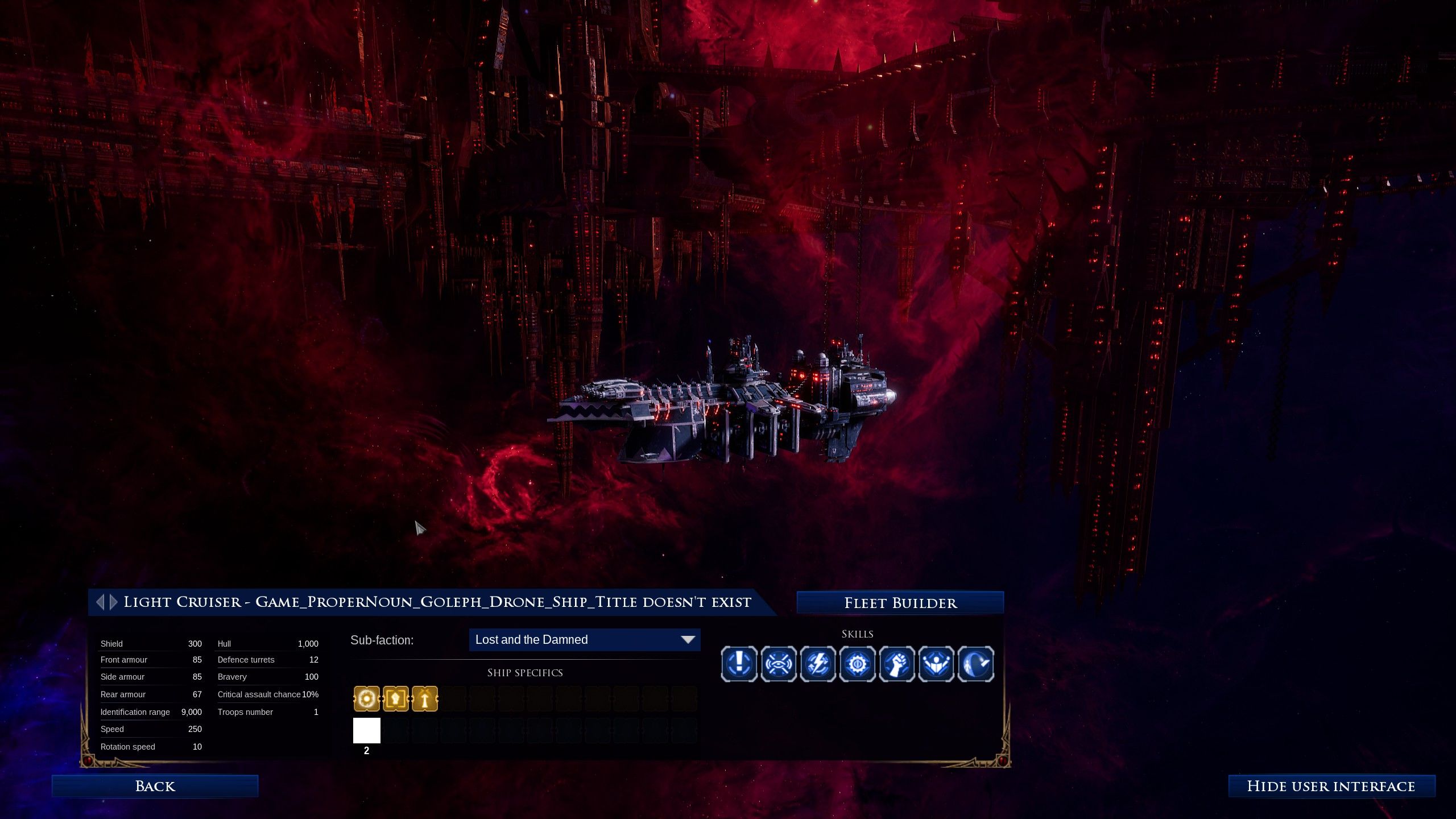The image size is (1456, 819).
Task: Click the gold upward arrow ship specific
Action: pyautogui.click(x=425, y=699)
